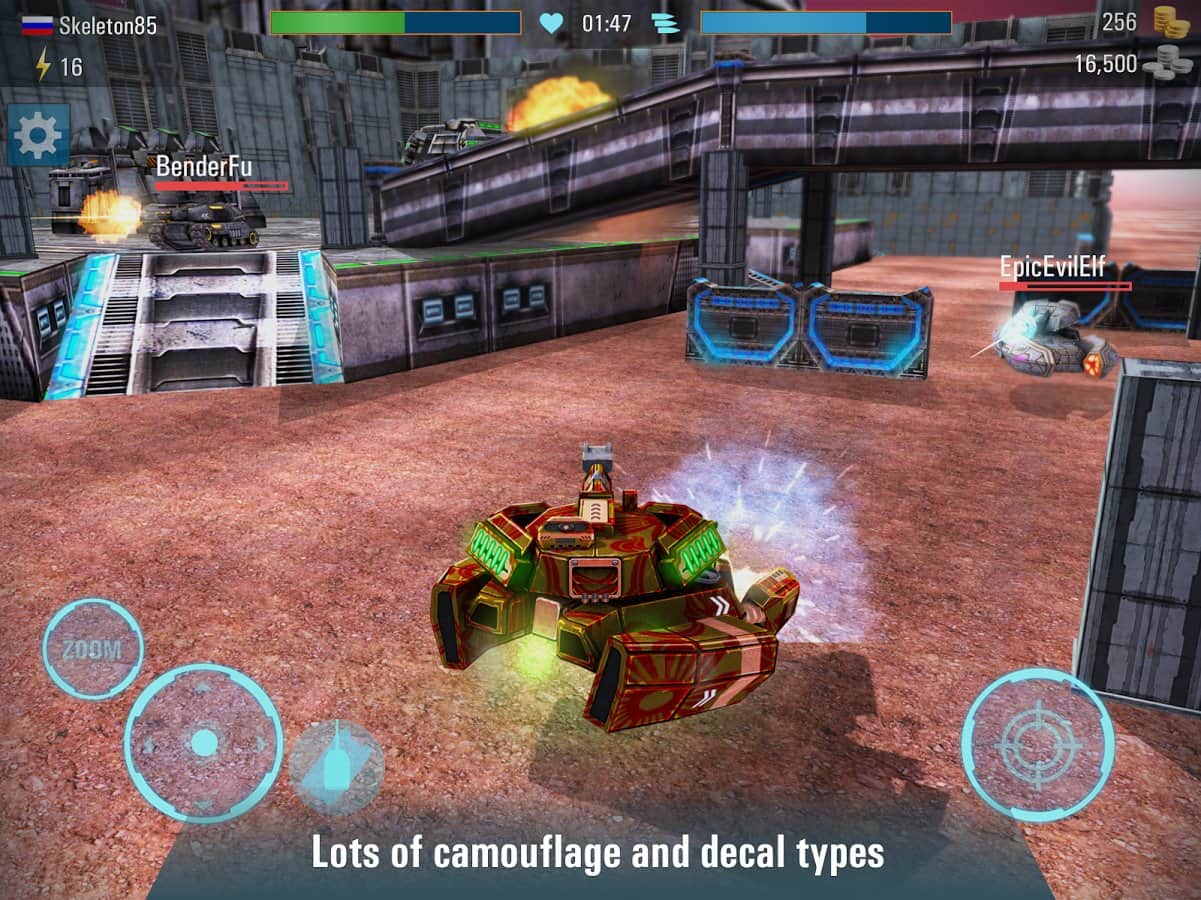Open the gear settings menu
The width and height of the screenshot is (1201, 900).
point(38,135)
